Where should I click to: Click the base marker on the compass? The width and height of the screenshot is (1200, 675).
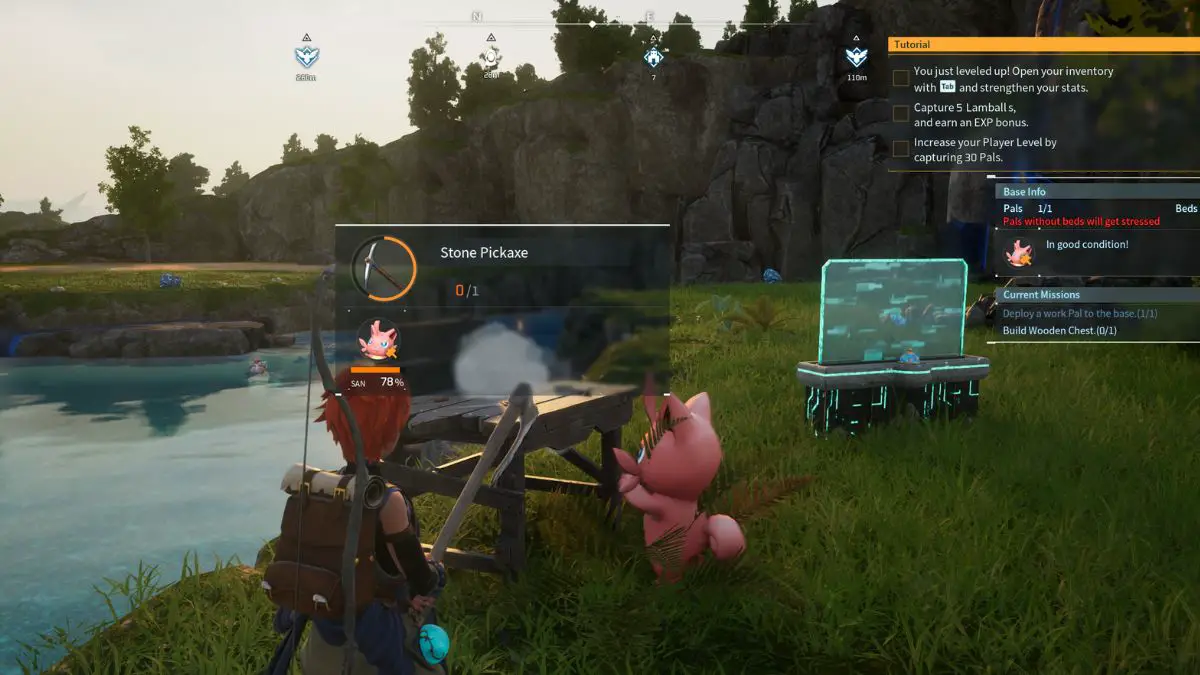654,57
